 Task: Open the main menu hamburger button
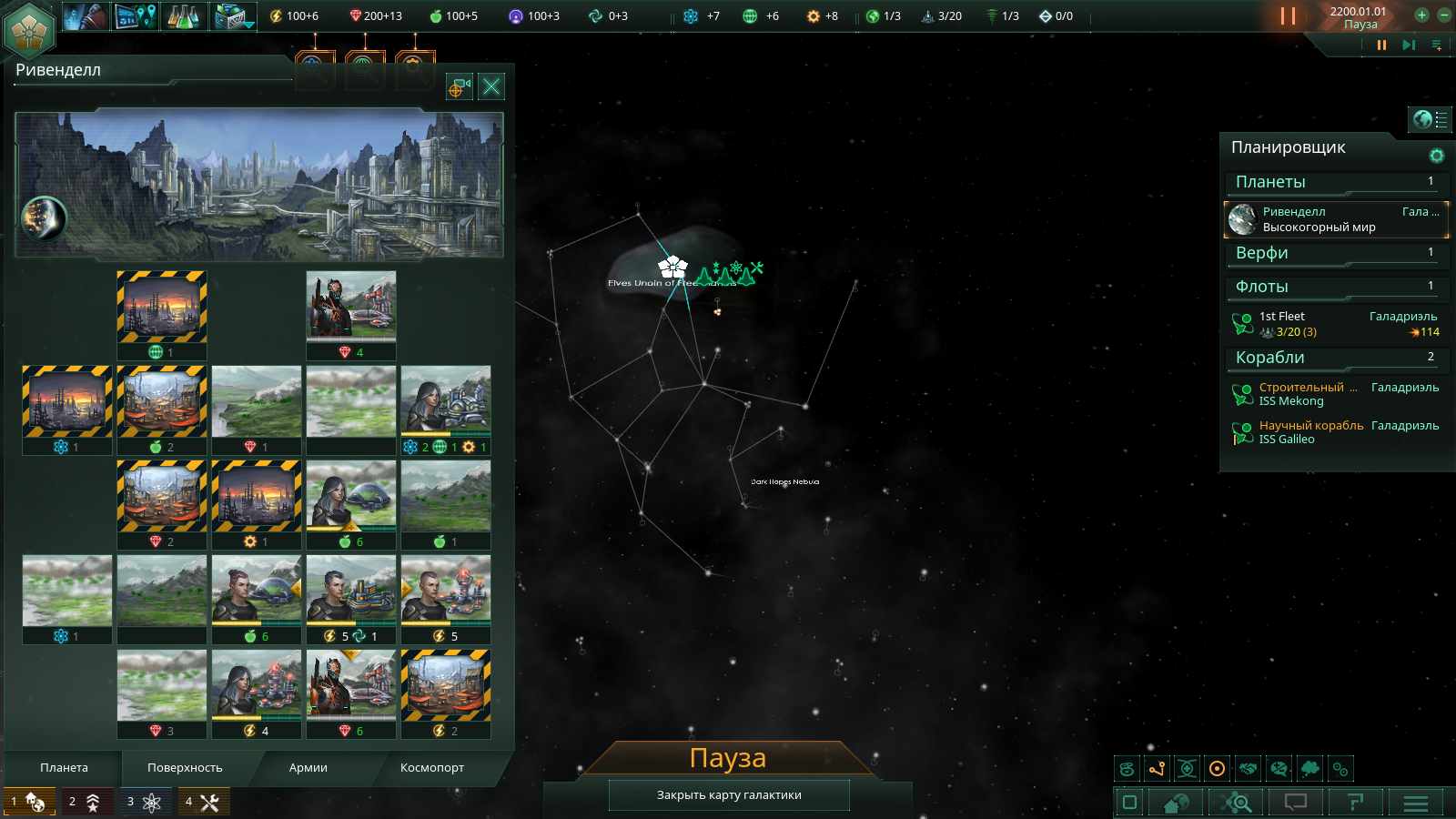1415,803
